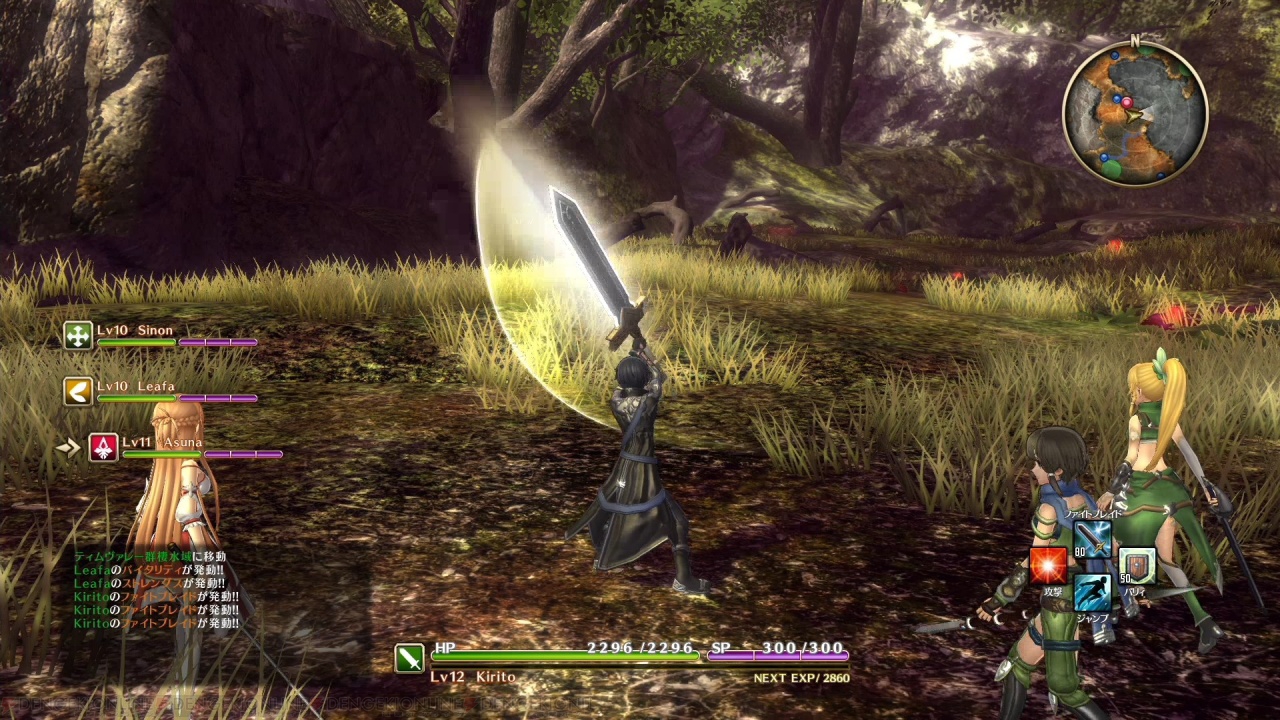Trigger the Parry shield skill

[1137, 567]
